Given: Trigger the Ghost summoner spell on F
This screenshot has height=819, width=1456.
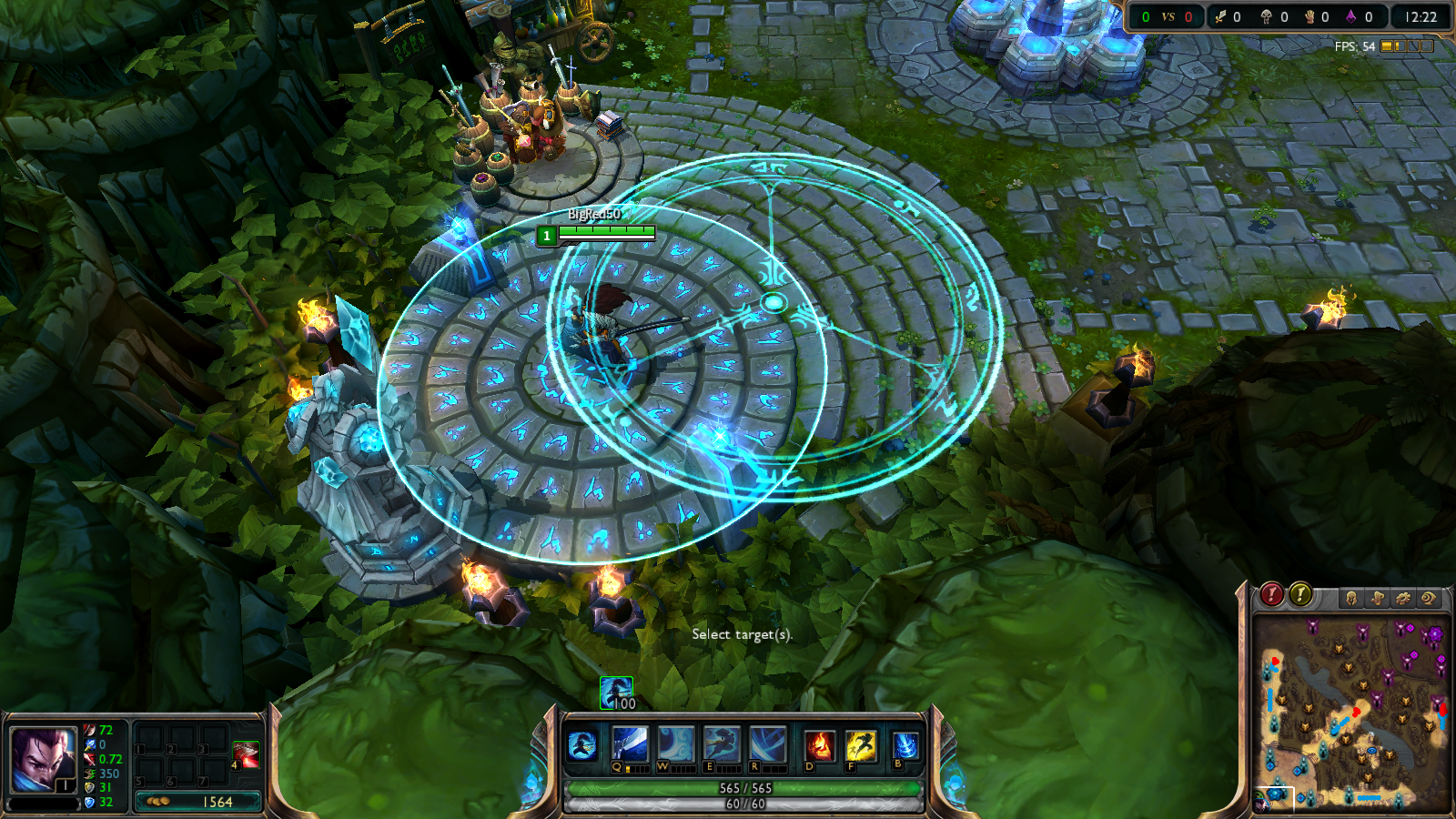Looking at the screenshot, I should pos(861,744).
